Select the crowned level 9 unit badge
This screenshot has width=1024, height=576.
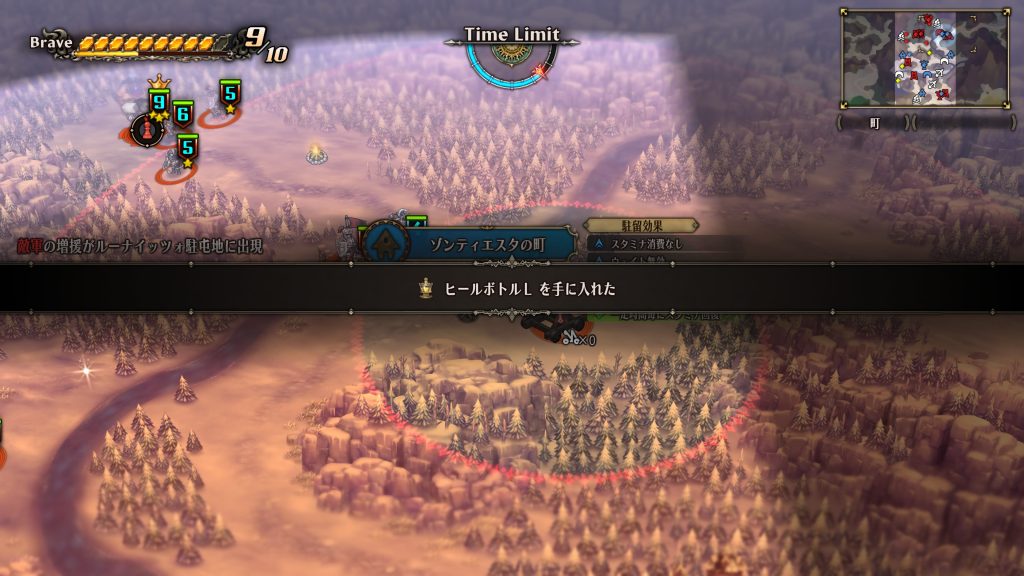[x=158, y=102]
